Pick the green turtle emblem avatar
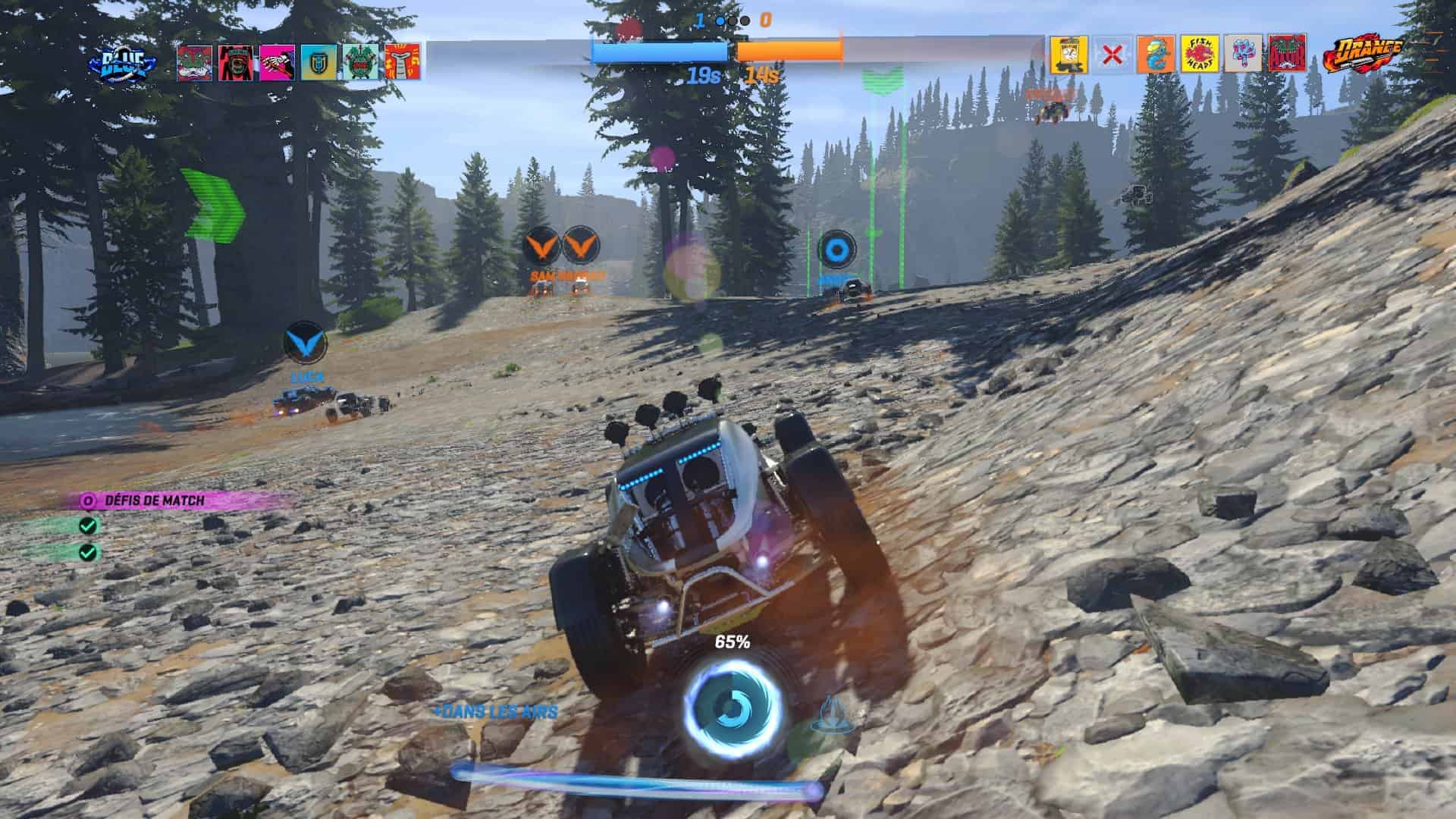This screenshot has width=1456, height=819. pyautogui.click(x=360, y=62)
